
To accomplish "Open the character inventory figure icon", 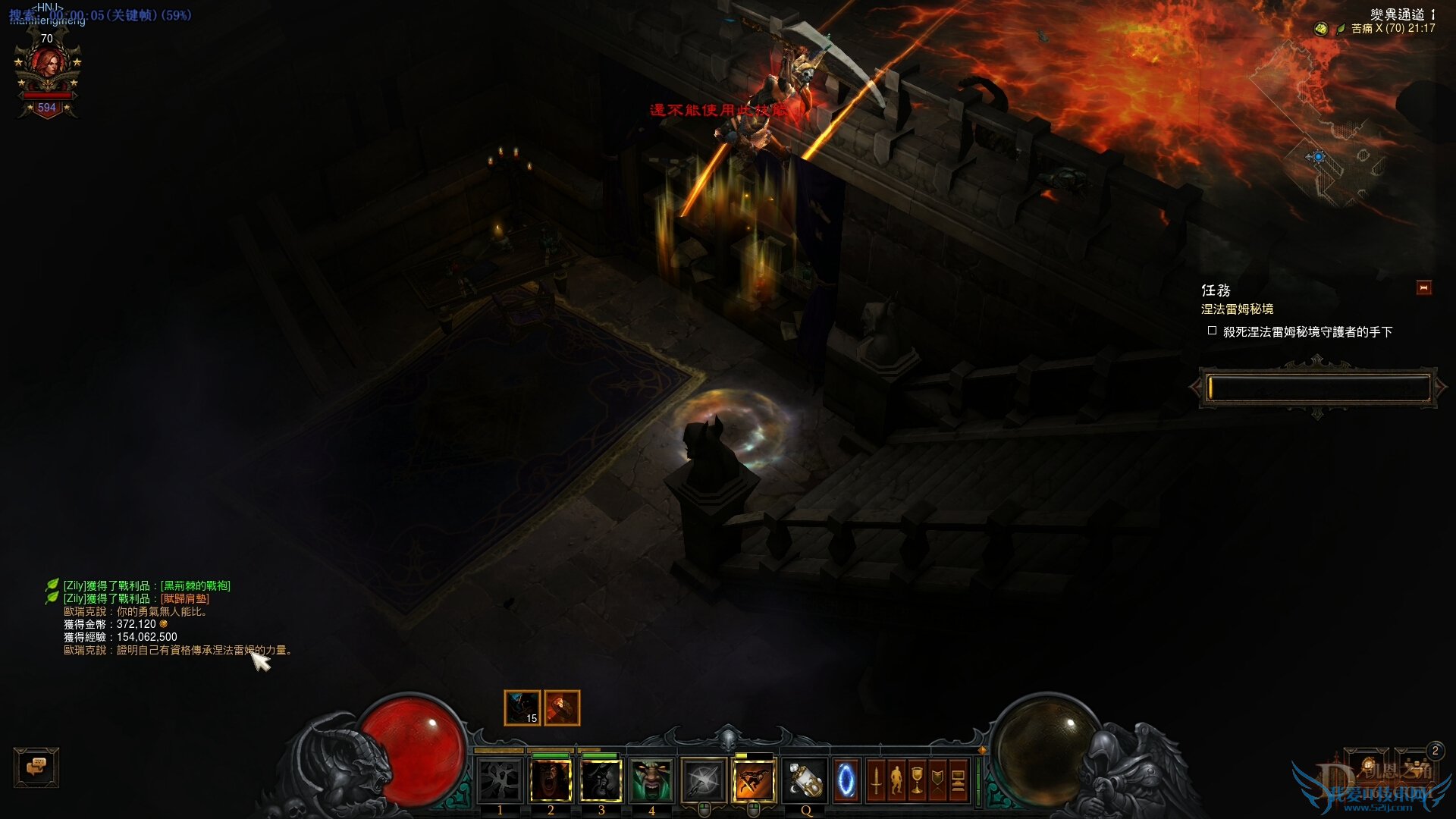I will (896, 781).
